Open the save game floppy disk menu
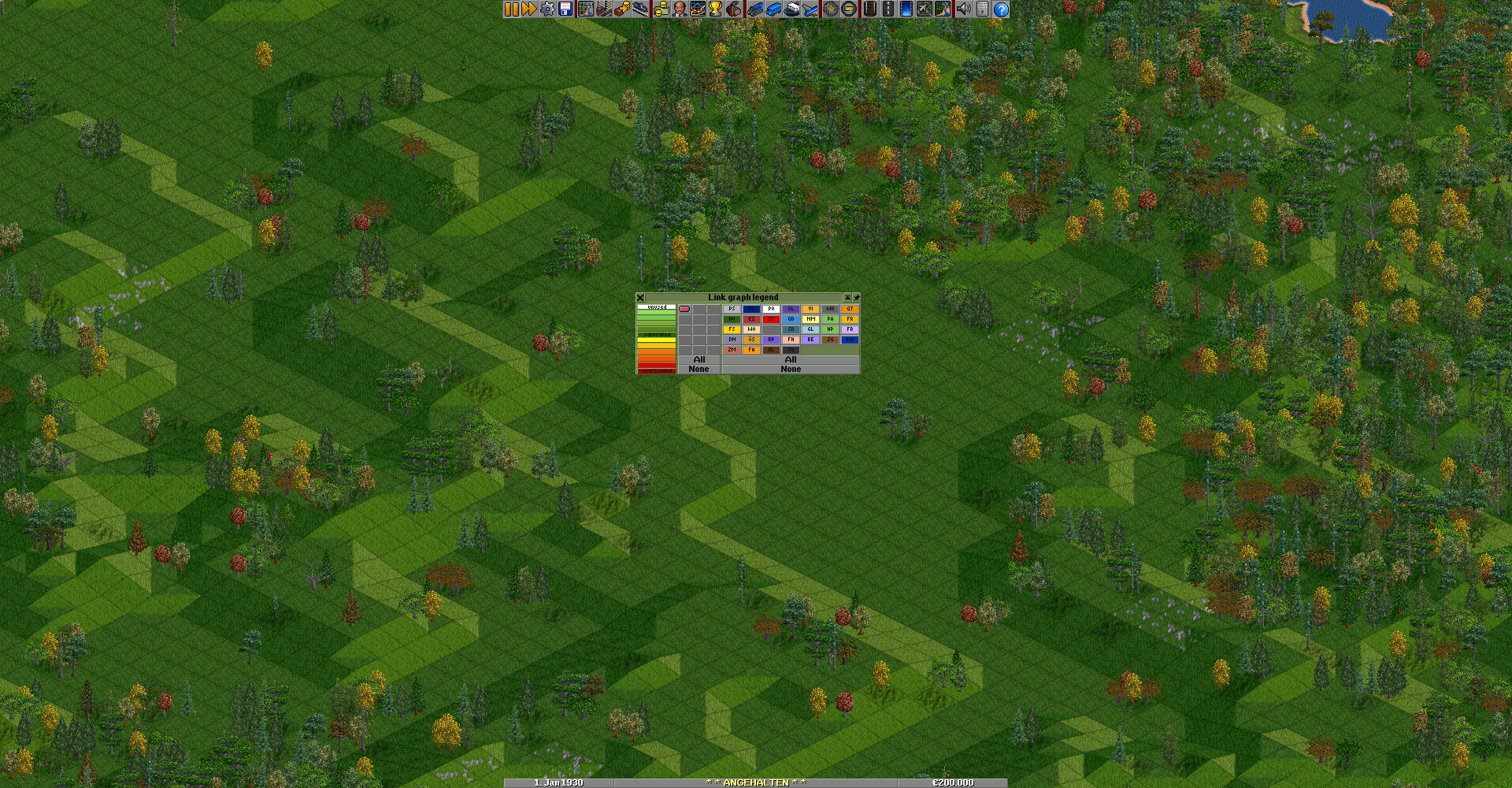Viewport: 1512px width, 788px height. tap(565, 9)
